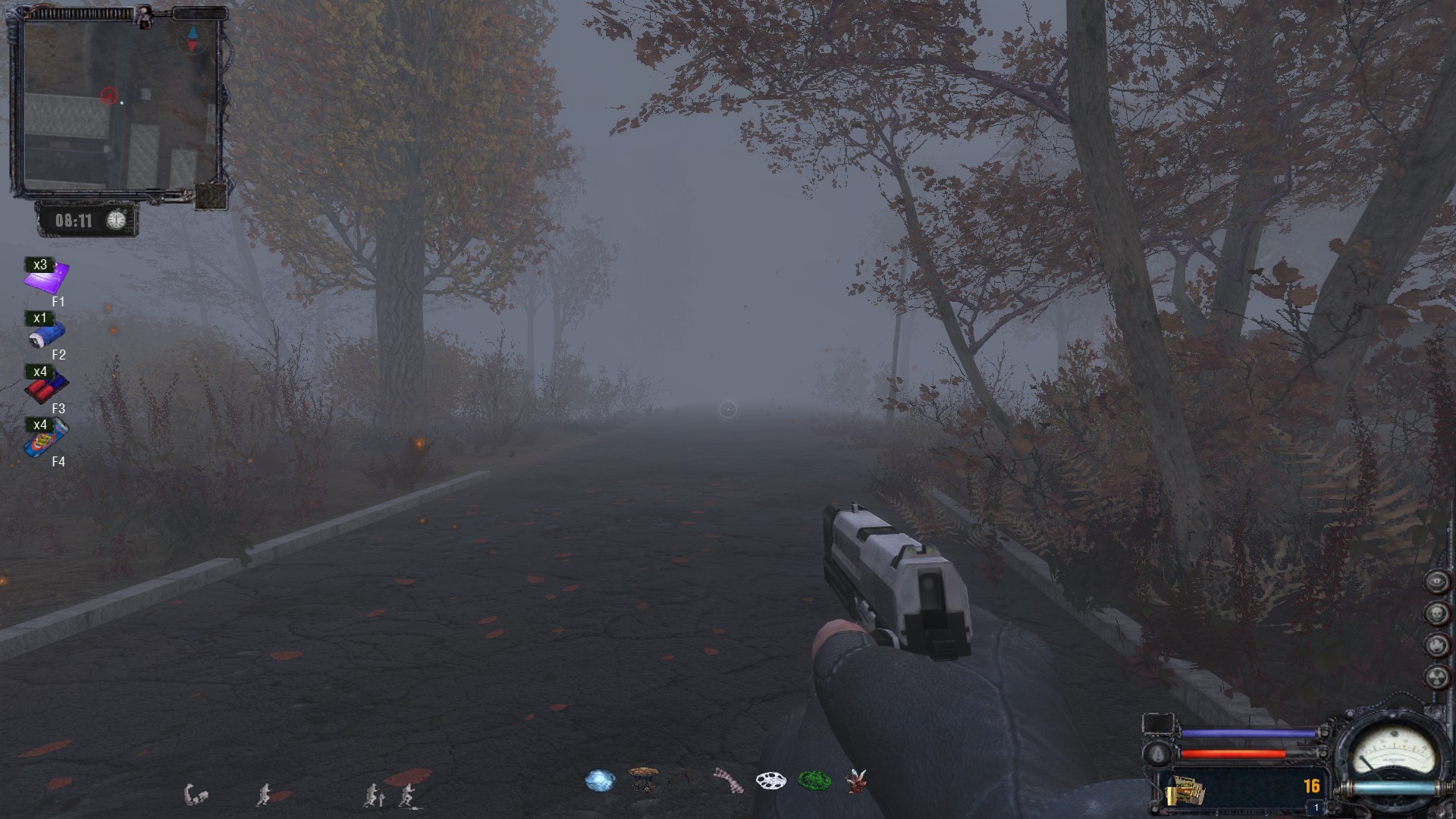Click the stopwatch beside the game clock
This screenshot has width=1456, height=819.
coord(116,220)
